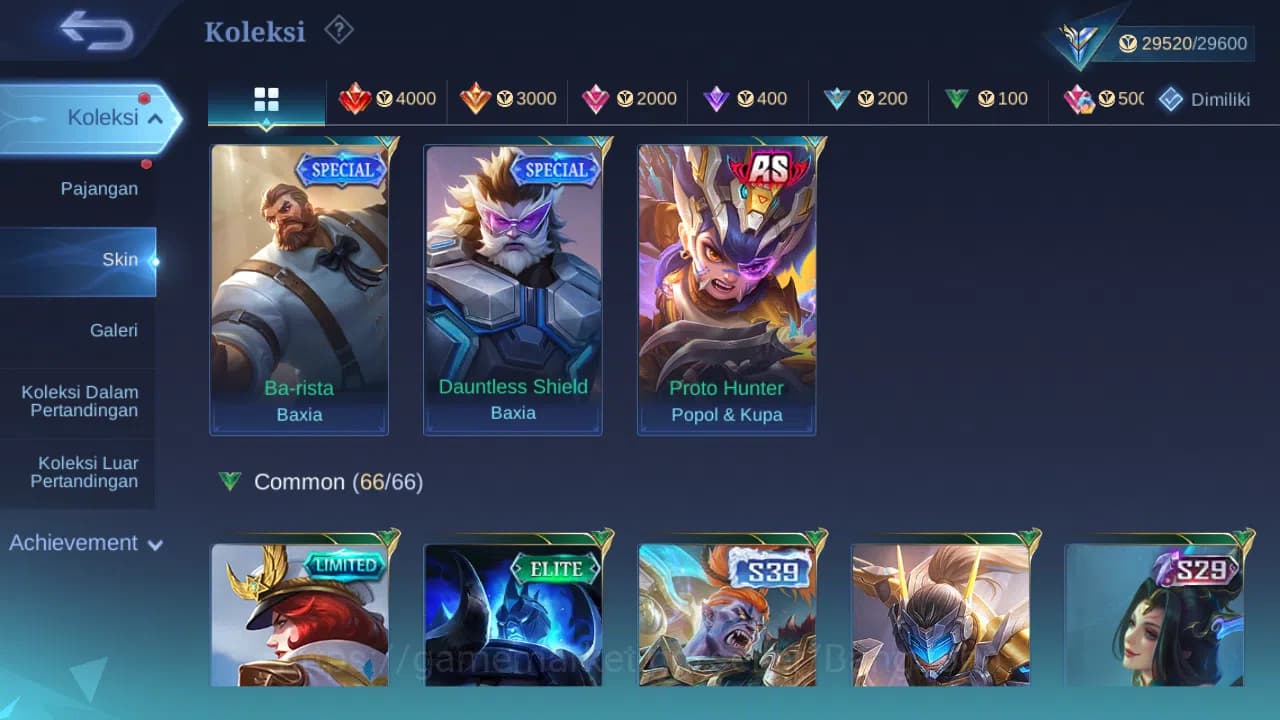Switch to the Skin sidebar tab

pyautogui.click(x=120, y=259)
